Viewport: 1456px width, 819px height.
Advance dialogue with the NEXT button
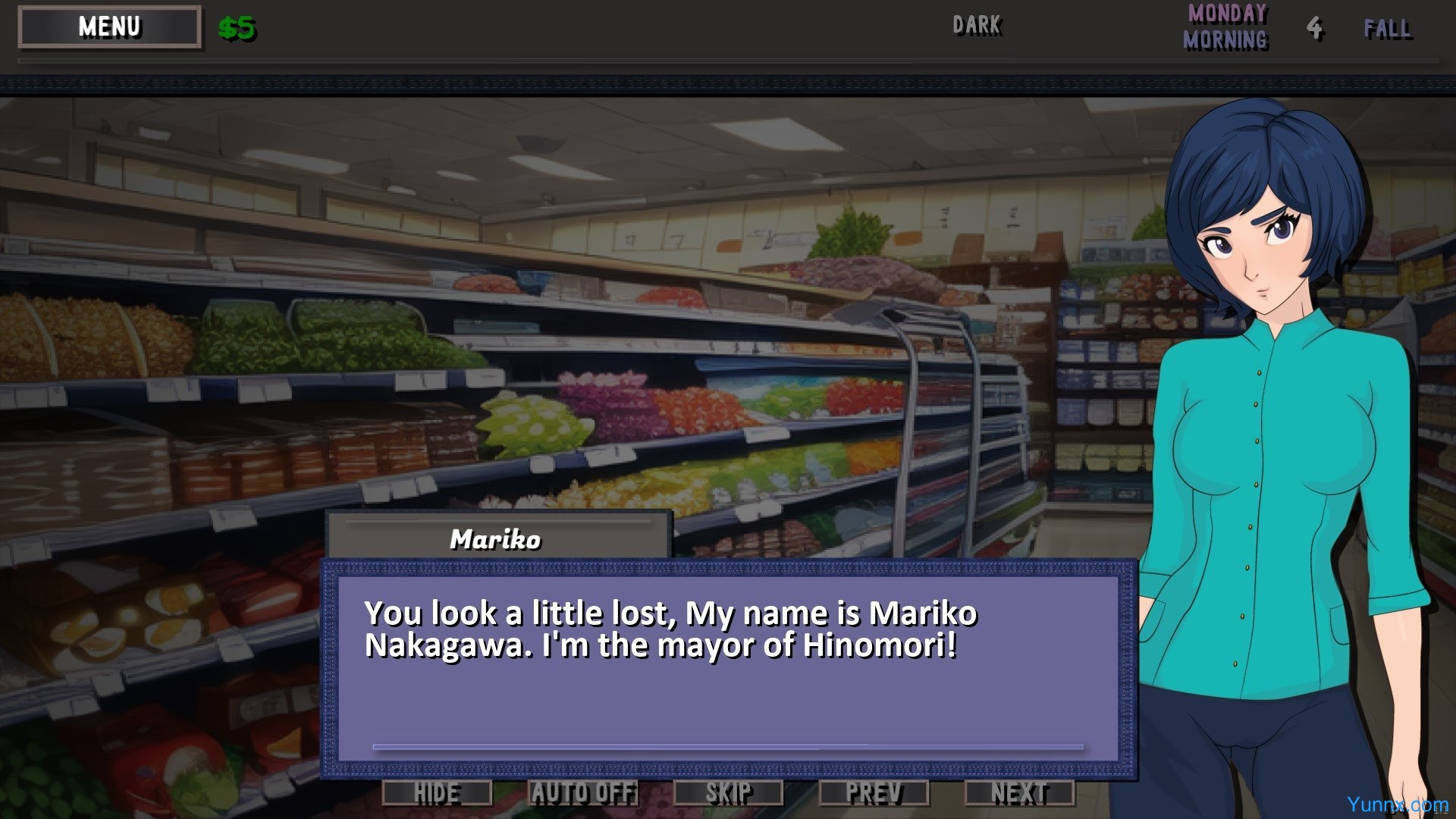tap(1019, 793)
